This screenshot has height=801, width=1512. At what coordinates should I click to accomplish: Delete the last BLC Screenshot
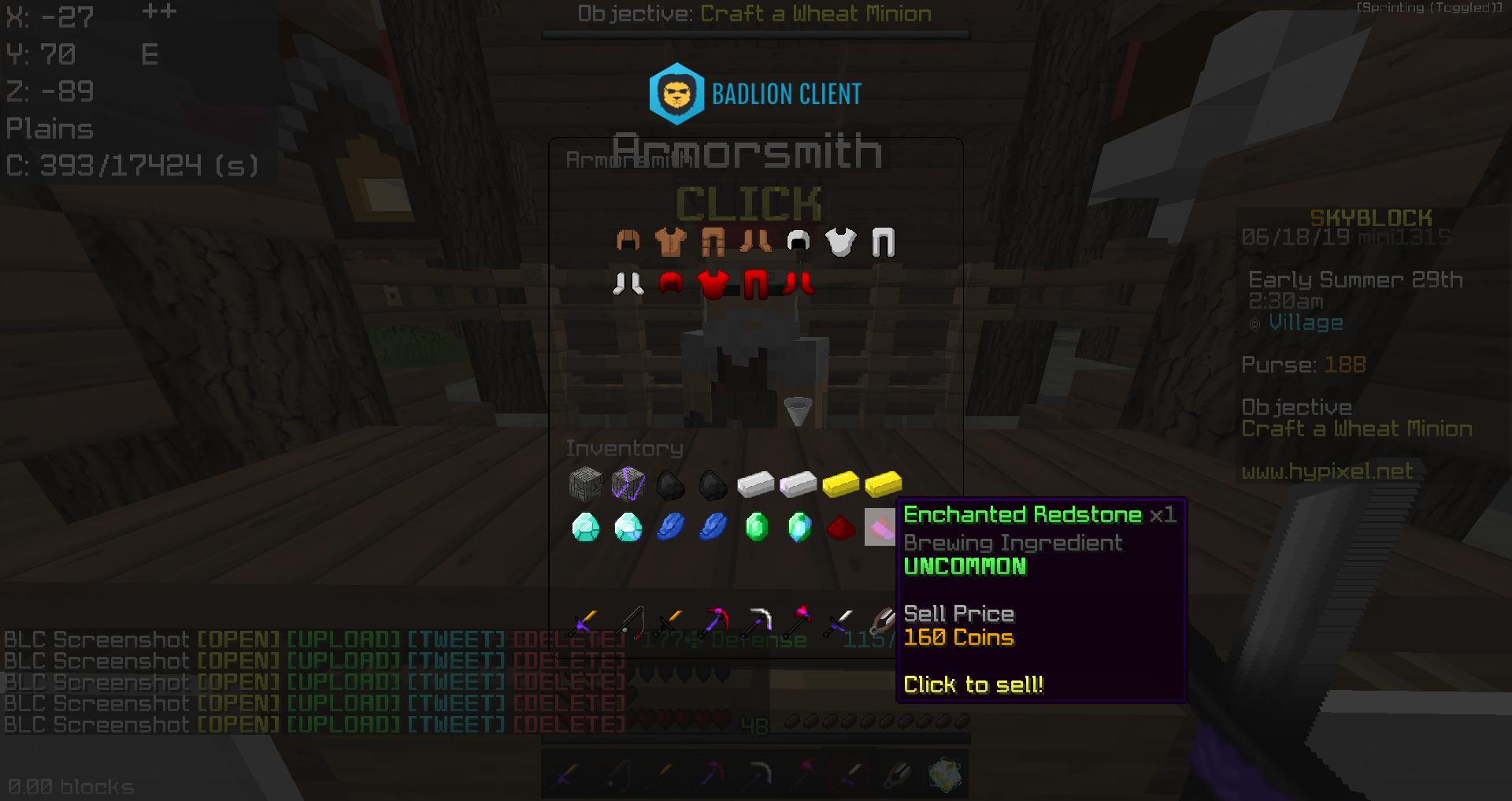coord(569,725)
